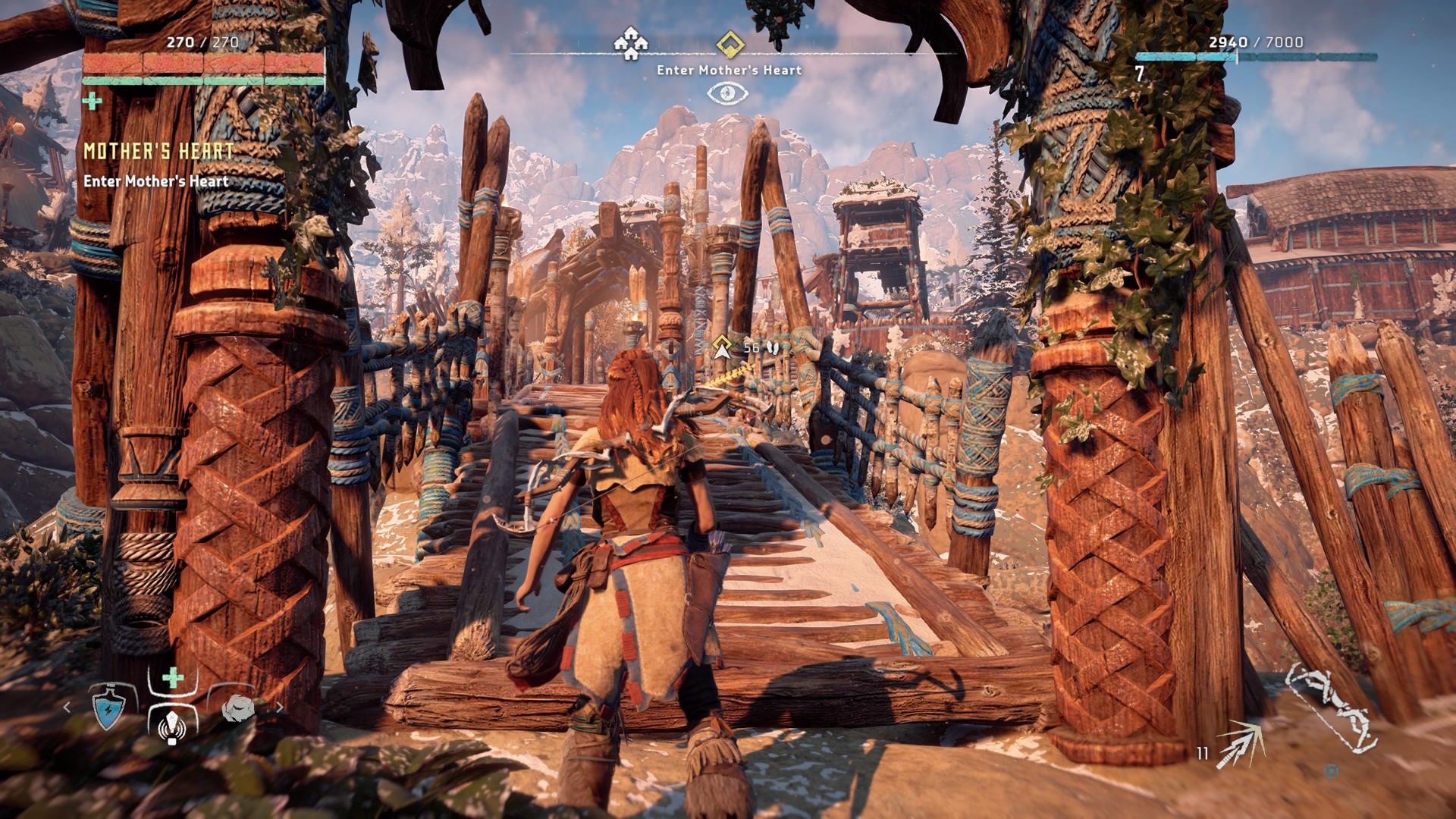The width and height of the screenshot is (1456, 819).
Task: Click the small blue focus indicator icon
Action: pos(1331,771)
